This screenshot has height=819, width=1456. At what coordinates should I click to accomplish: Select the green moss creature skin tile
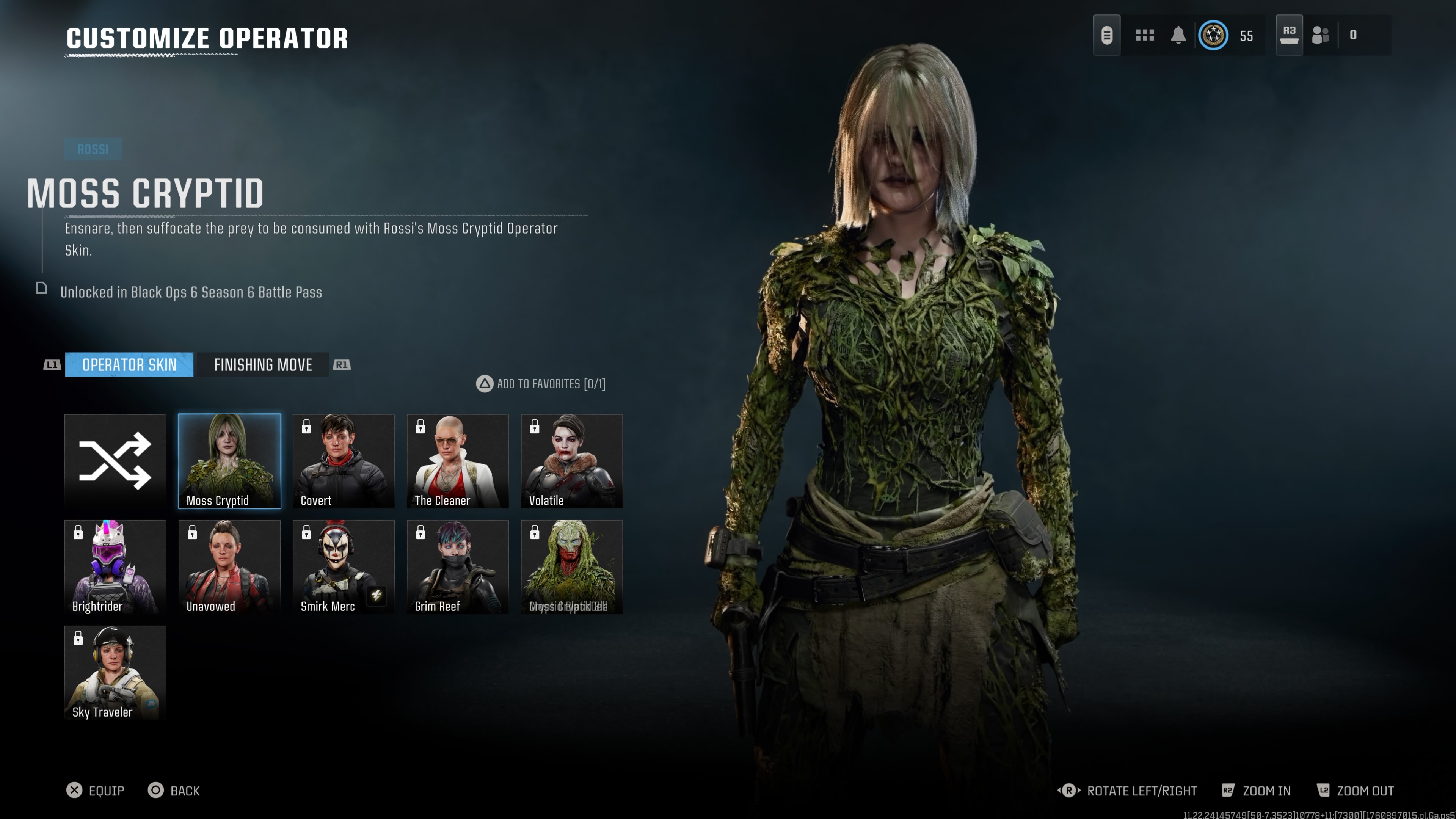click(571, 566)
